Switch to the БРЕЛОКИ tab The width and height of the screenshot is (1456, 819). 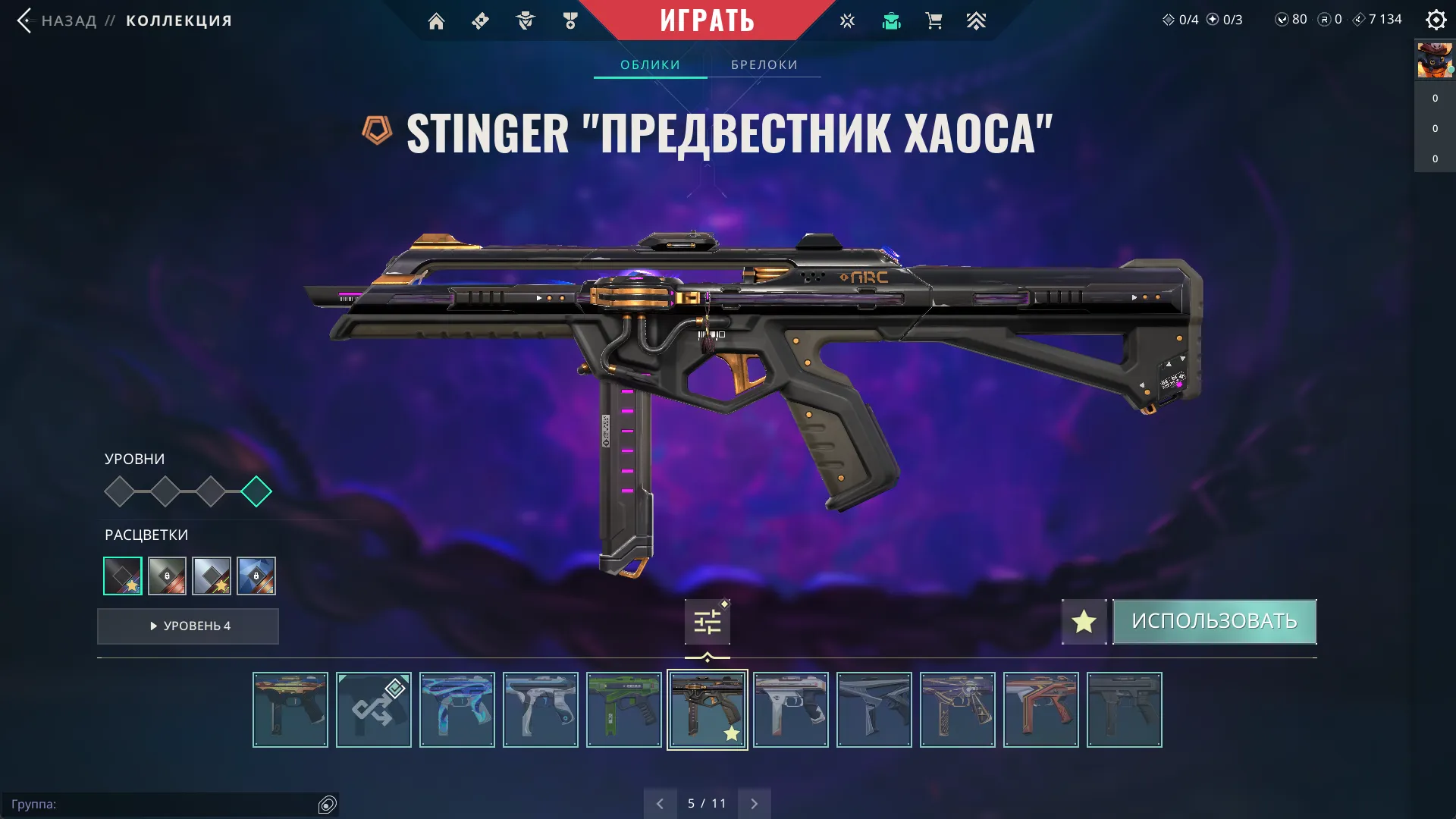[763, 64]
